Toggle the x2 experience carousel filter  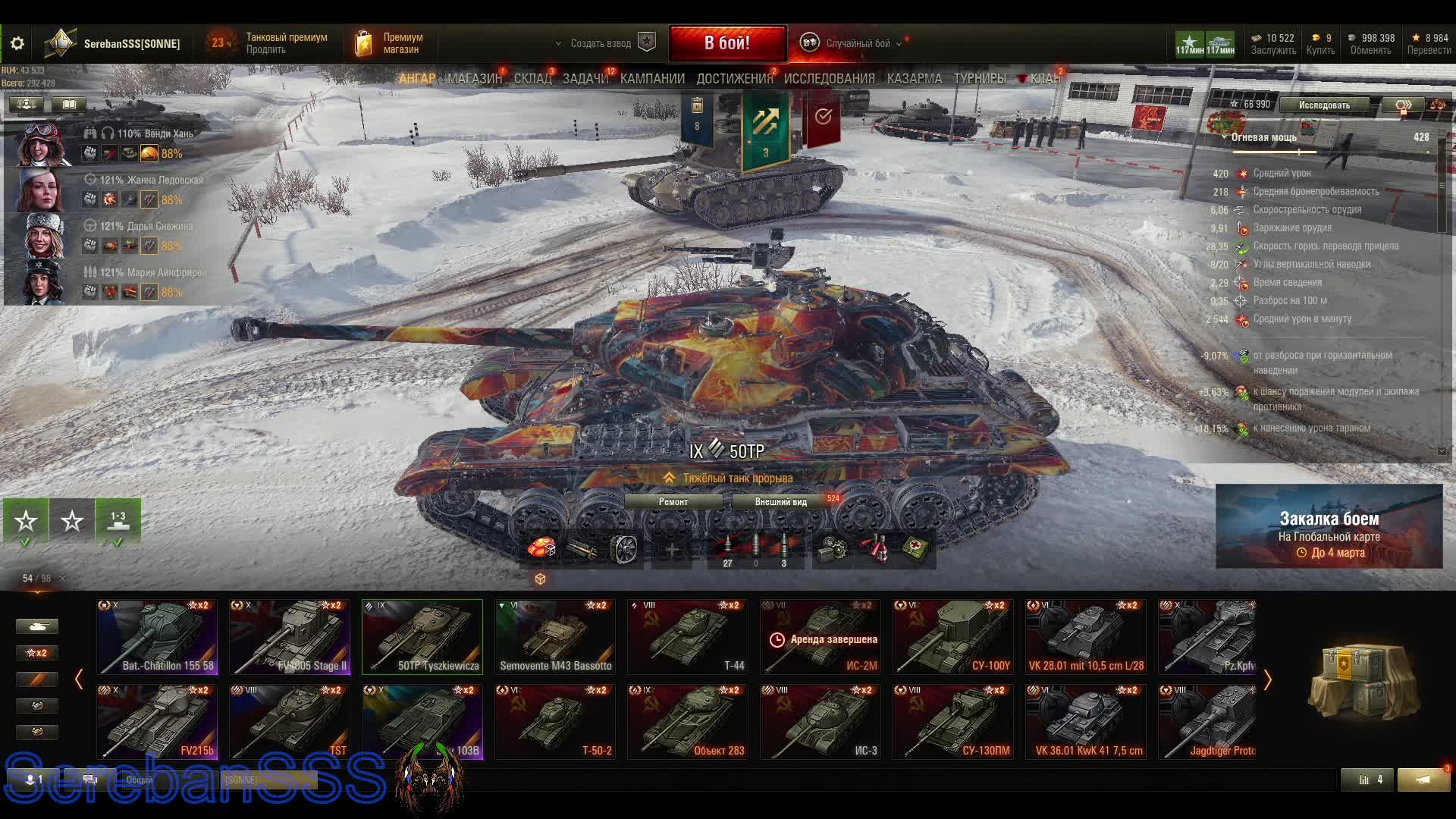tap(36, 652)
